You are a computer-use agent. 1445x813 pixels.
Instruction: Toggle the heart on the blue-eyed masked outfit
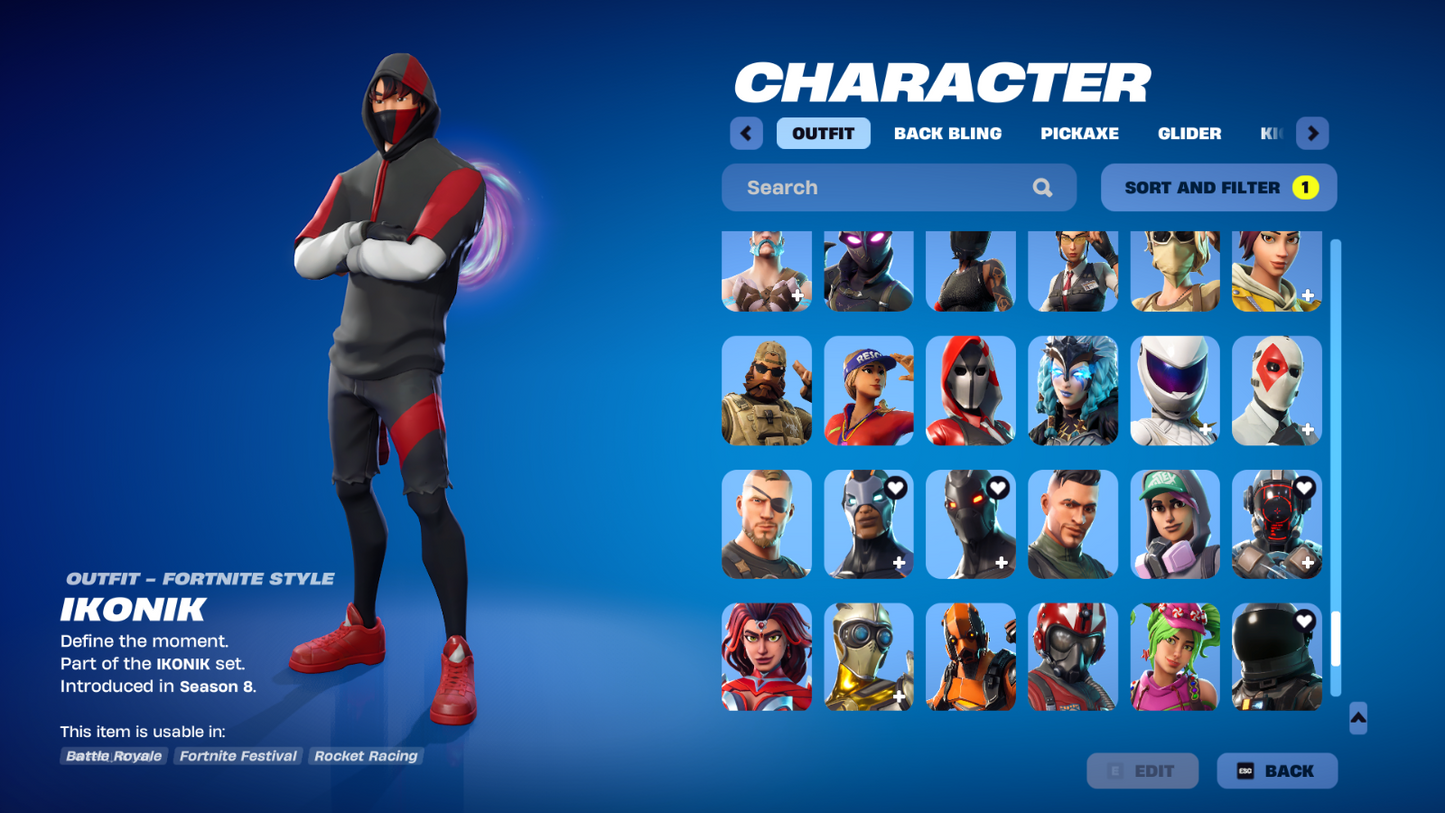coord(898,488)
